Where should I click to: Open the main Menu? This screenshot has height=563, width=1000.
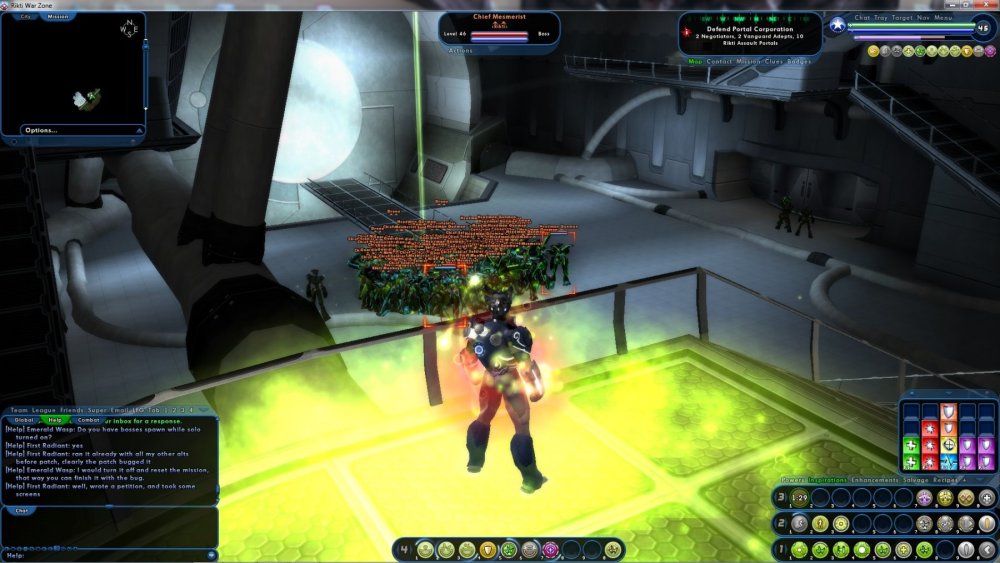click(946, 17)
